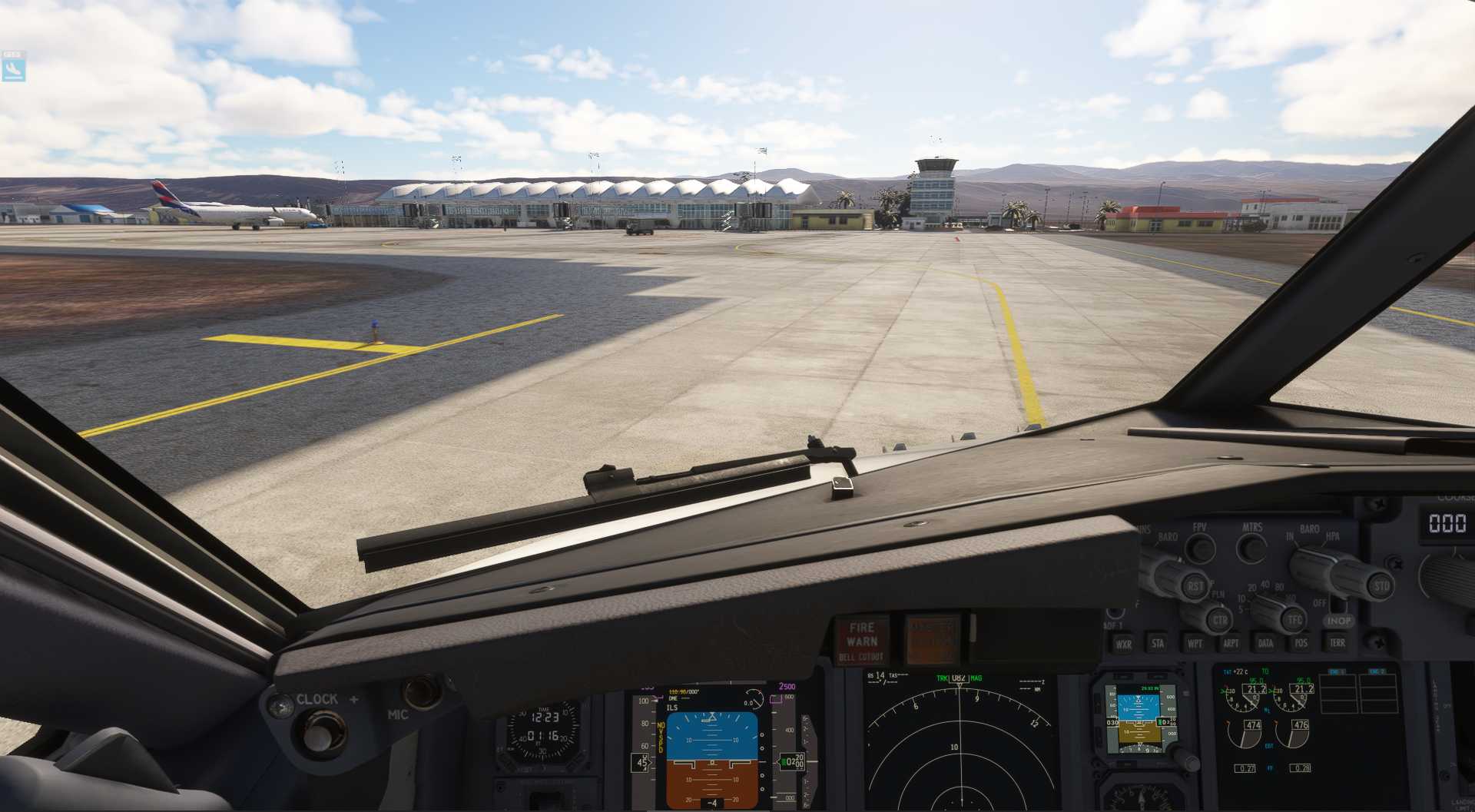Toggle the WPT waypoints map button

coord(1195,643)
